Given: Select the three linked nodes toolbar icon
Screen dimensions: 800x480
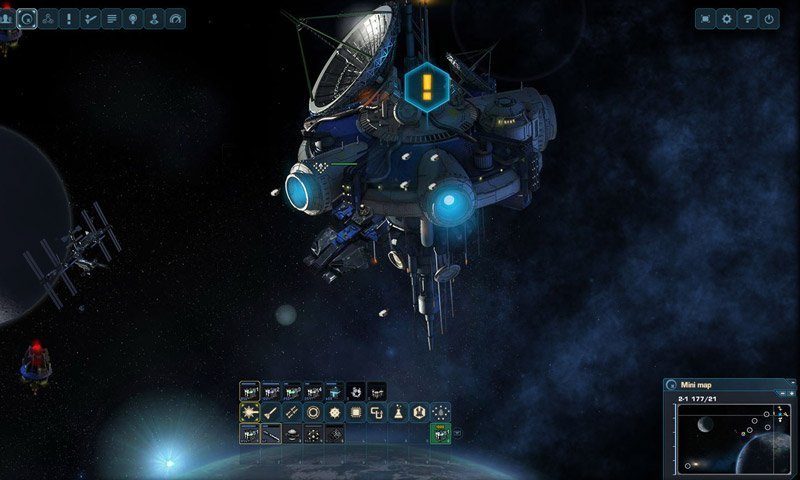Looking at the screenshot, I should tap(47, 18).
